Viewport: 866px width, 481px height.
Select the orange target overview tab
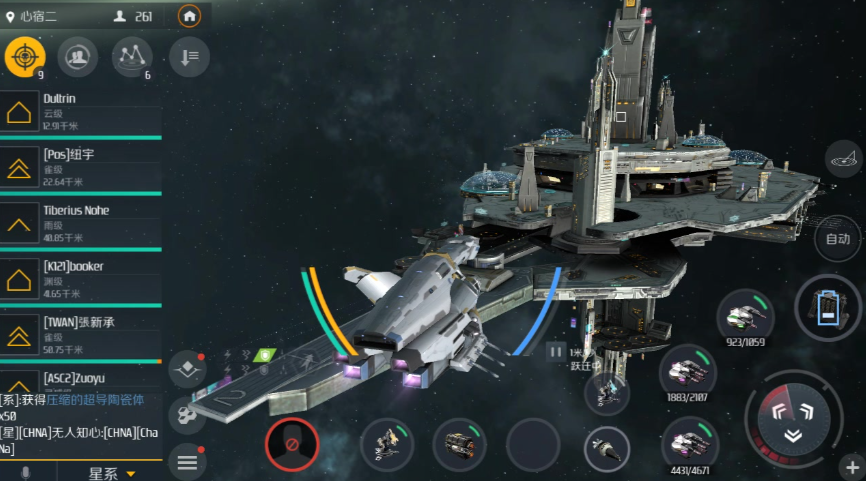[25, 56]
